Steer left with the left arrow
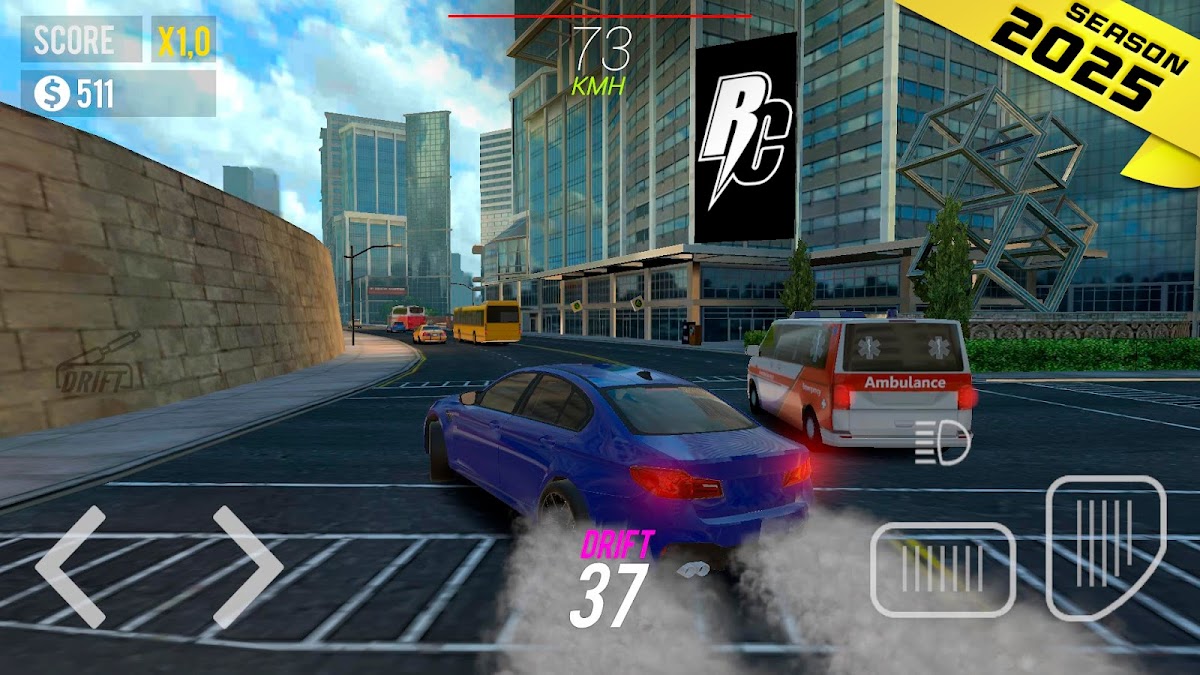Viewport: 1200px width, 675px height. (x=70, y=566)
